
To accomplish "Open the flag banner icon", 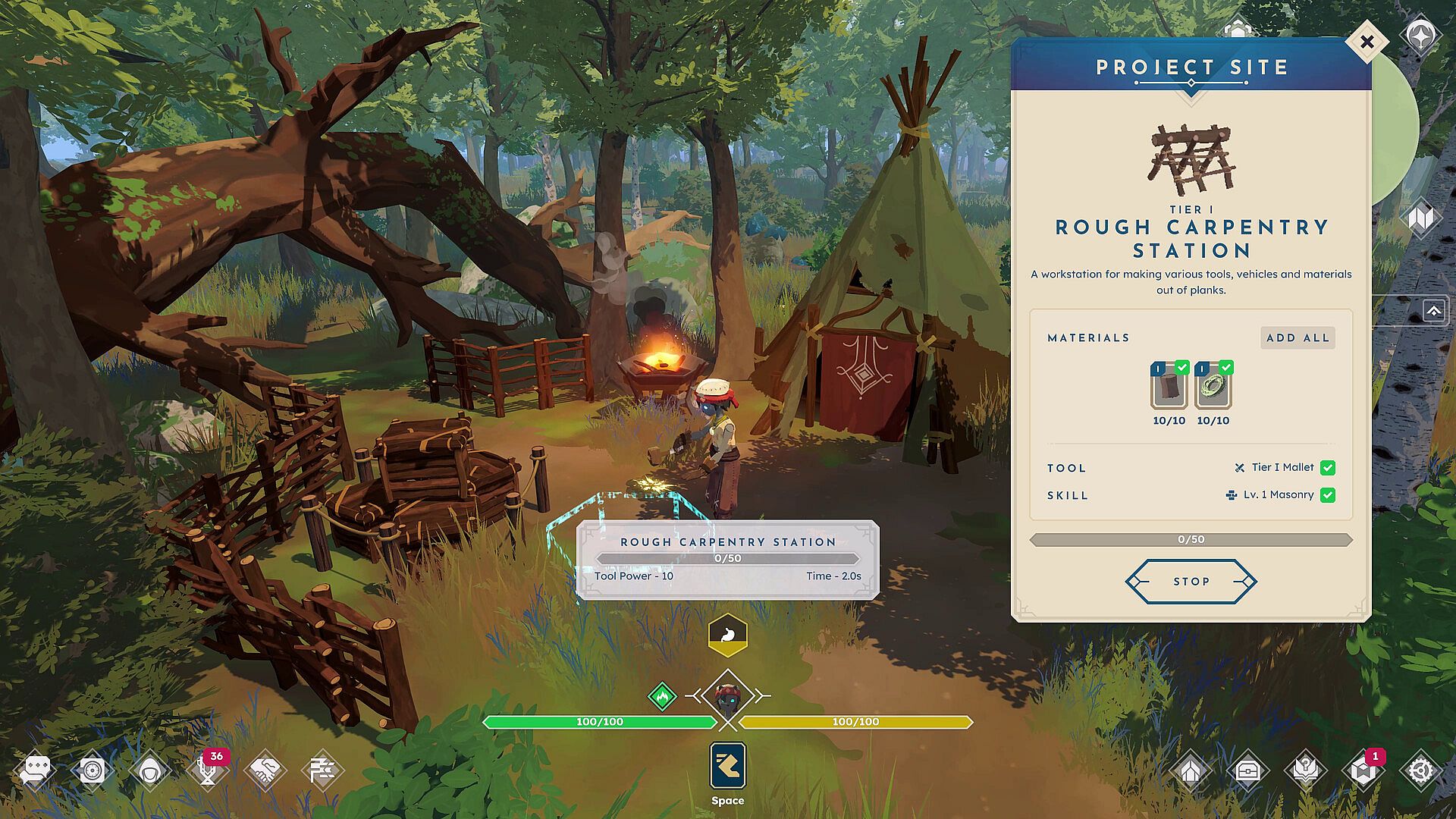I will 322,771.
